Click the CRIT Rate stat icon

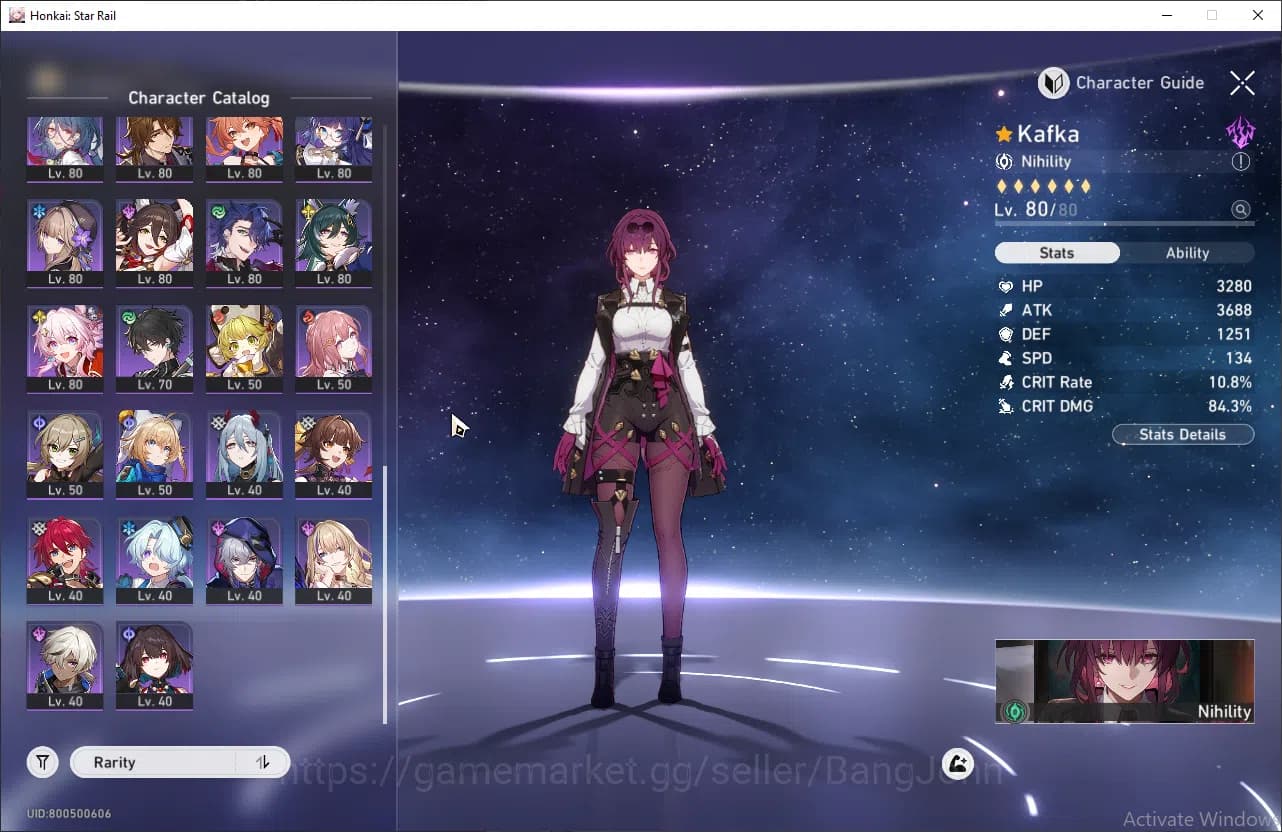coord(1007,382)
